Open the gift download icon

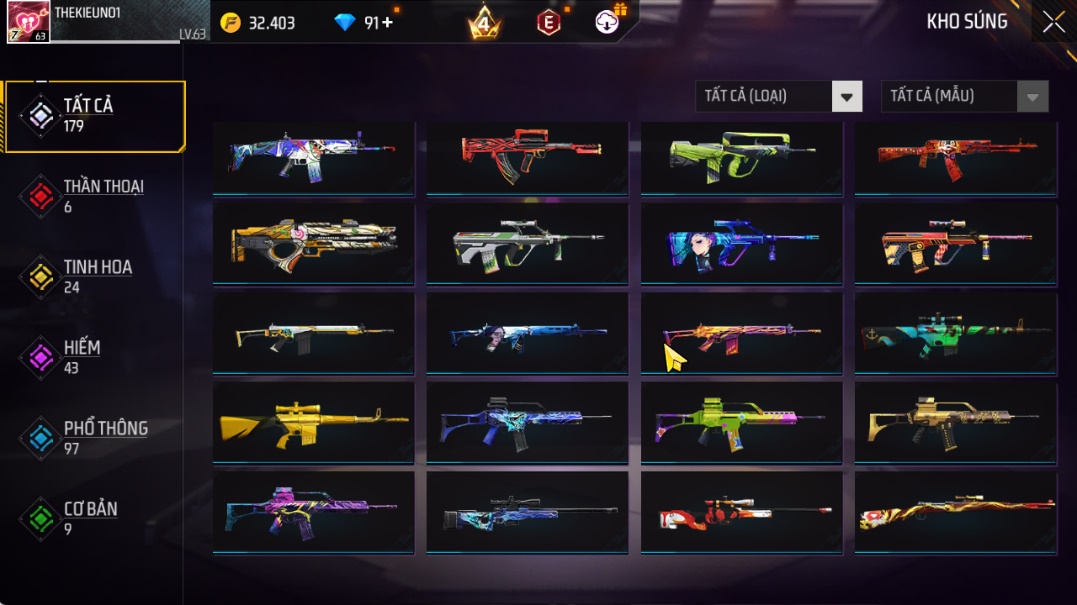[607, 22]
